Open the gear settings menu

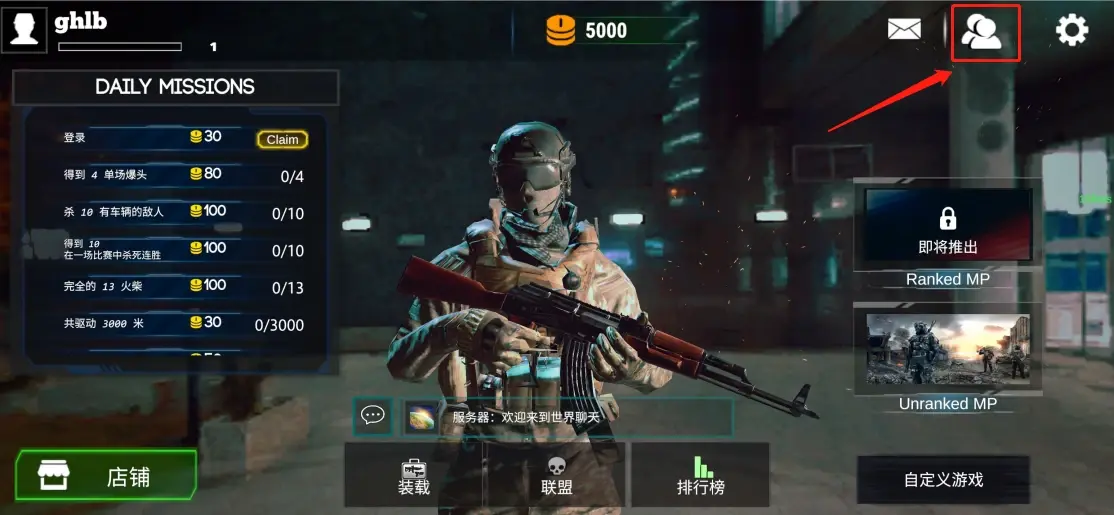tap(1072, 31)
